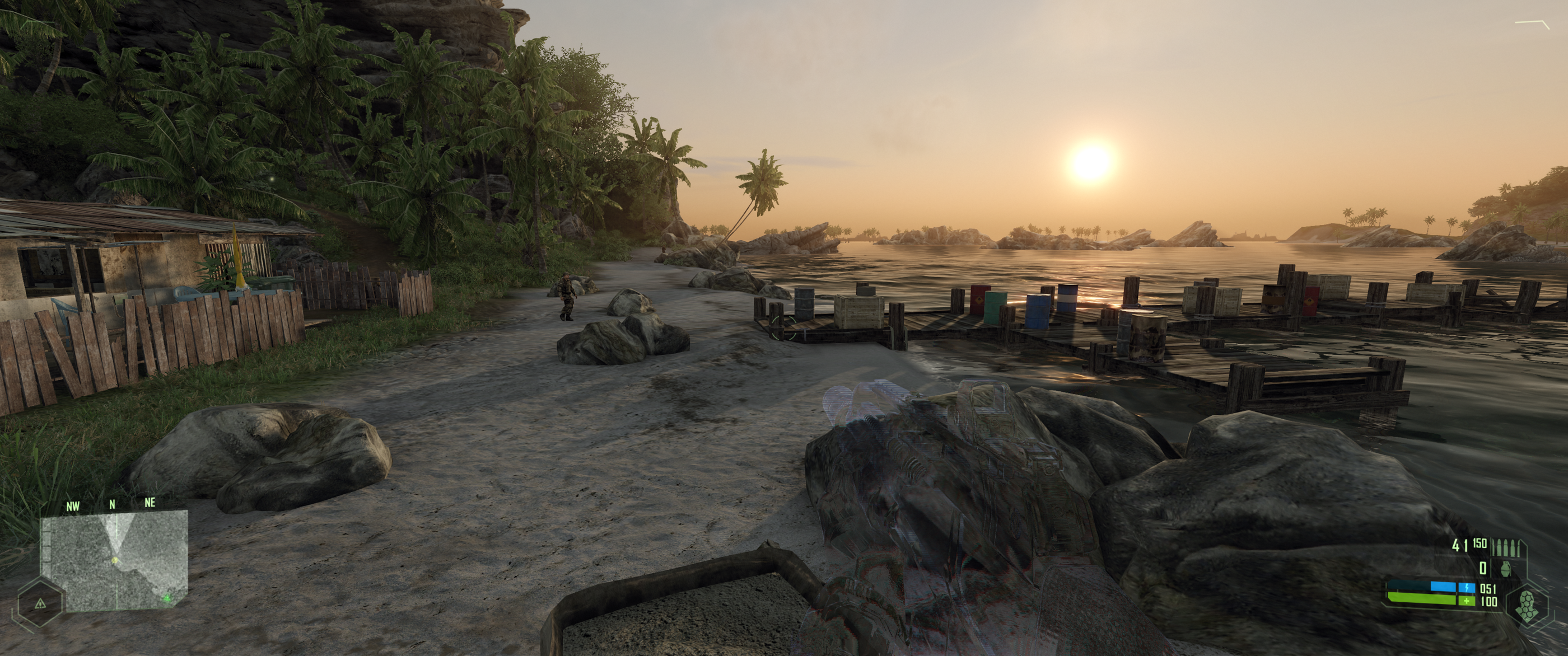Collapse the compass strip above the minimap
Image resolution: width=1568 pixels, height=656 pixels.
[112, 504]
